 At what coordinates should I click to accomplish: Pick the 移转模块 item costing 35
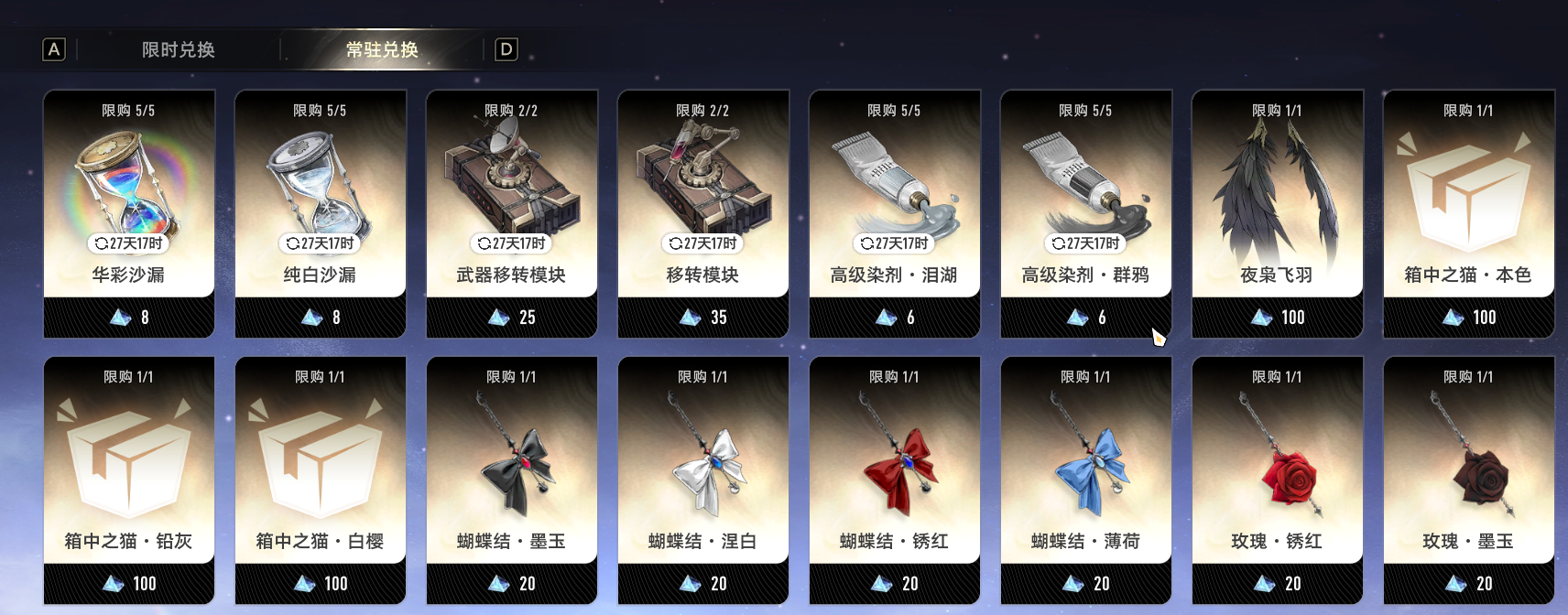(x=703, y=201)
